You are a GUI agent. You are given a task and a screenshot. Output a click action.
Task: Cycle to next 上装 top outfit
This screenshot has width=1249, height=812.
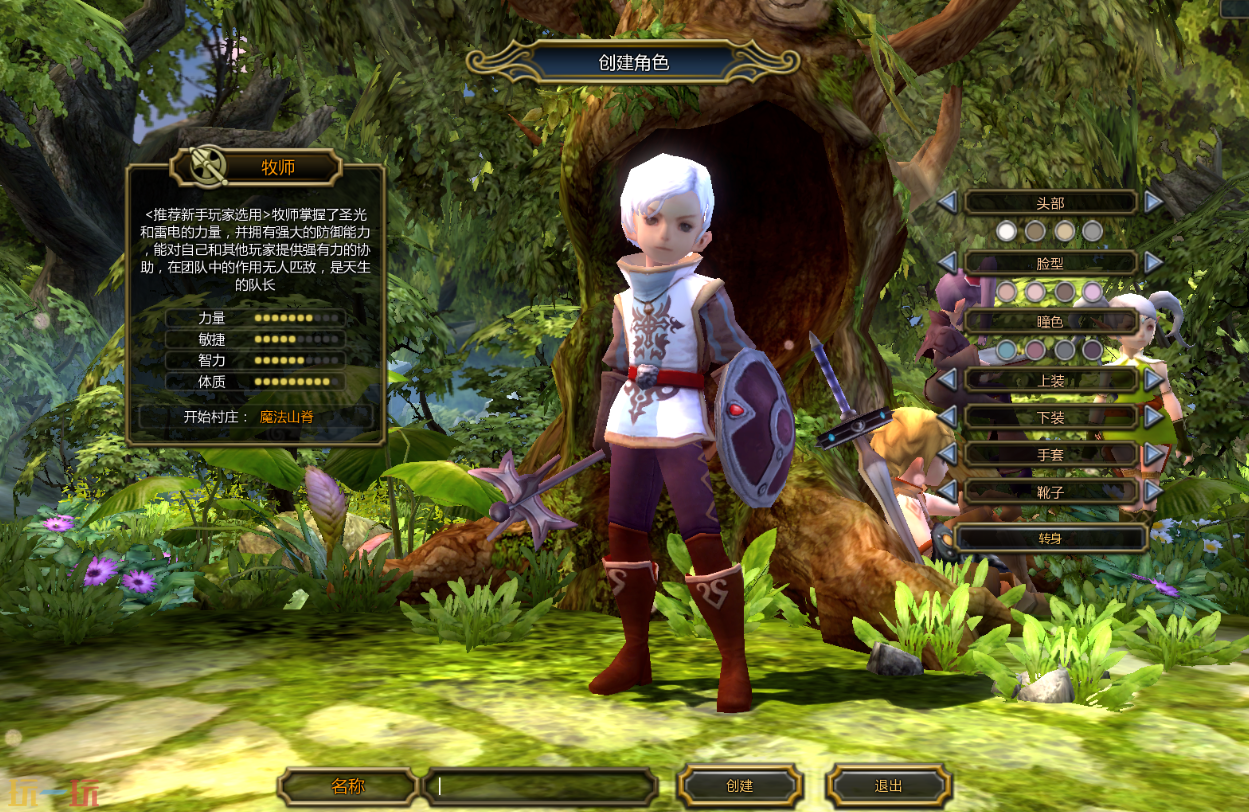point(1154,380)
